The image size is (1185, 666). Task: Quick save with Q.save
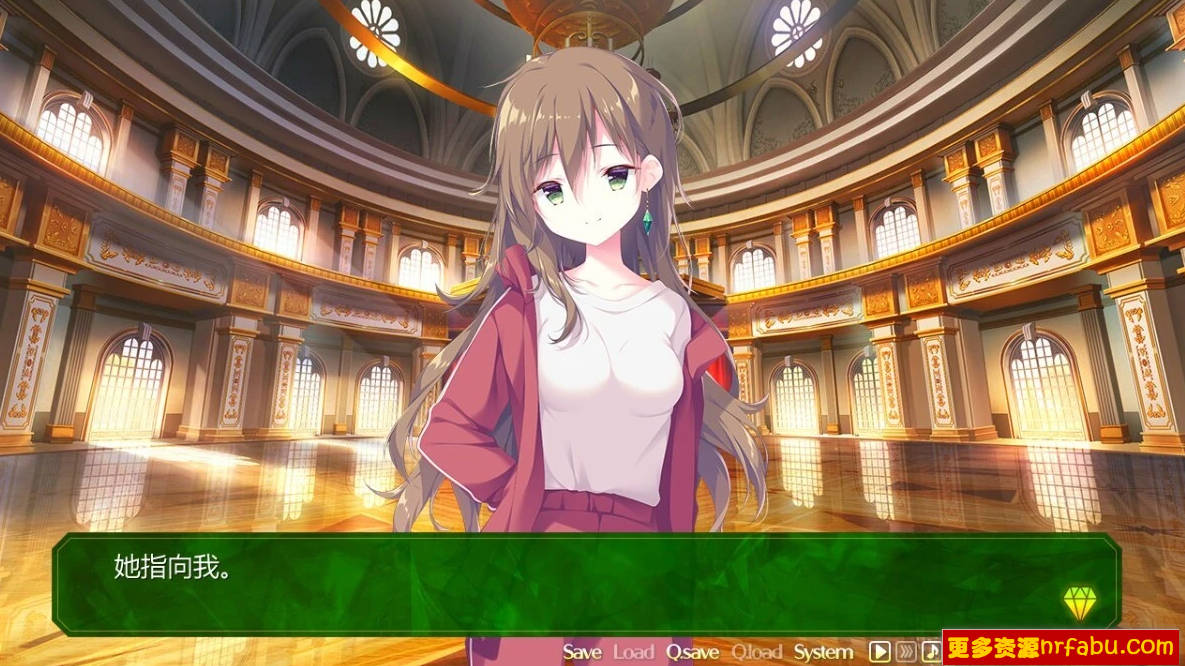(x=693, y=652)
